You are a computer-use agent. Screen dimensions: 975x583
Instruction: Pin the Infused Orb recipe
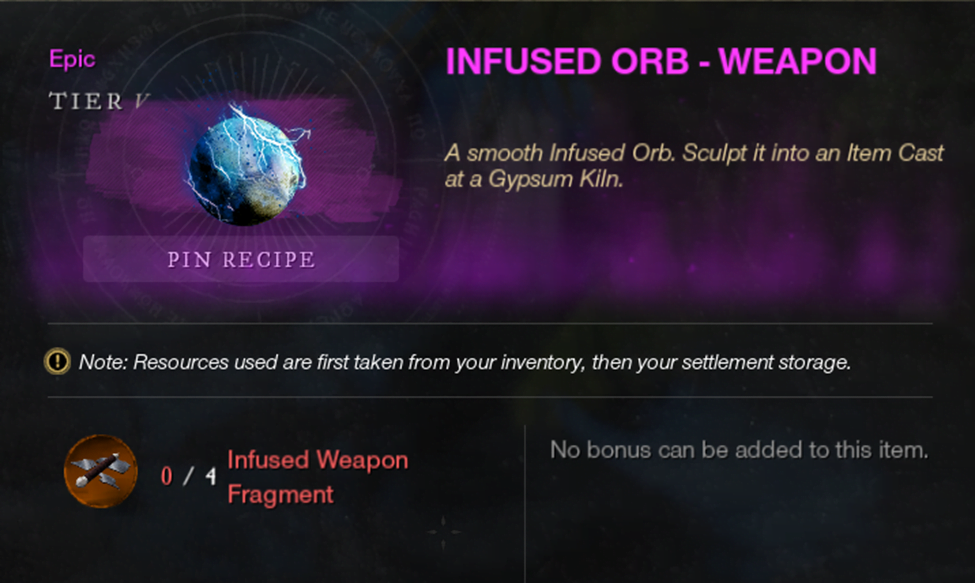pyautogui.click(x=241, y=260)
